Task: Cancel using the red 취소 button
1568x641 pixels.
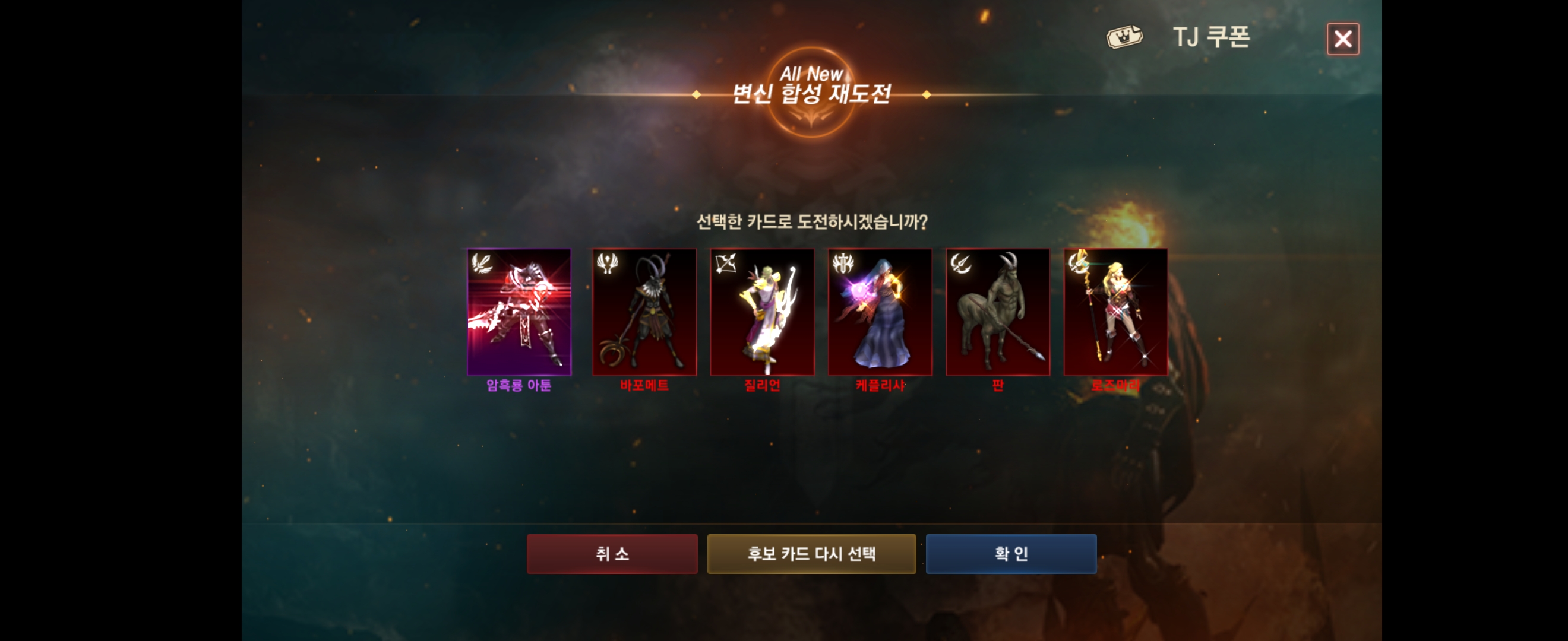Action: point(612,553)
